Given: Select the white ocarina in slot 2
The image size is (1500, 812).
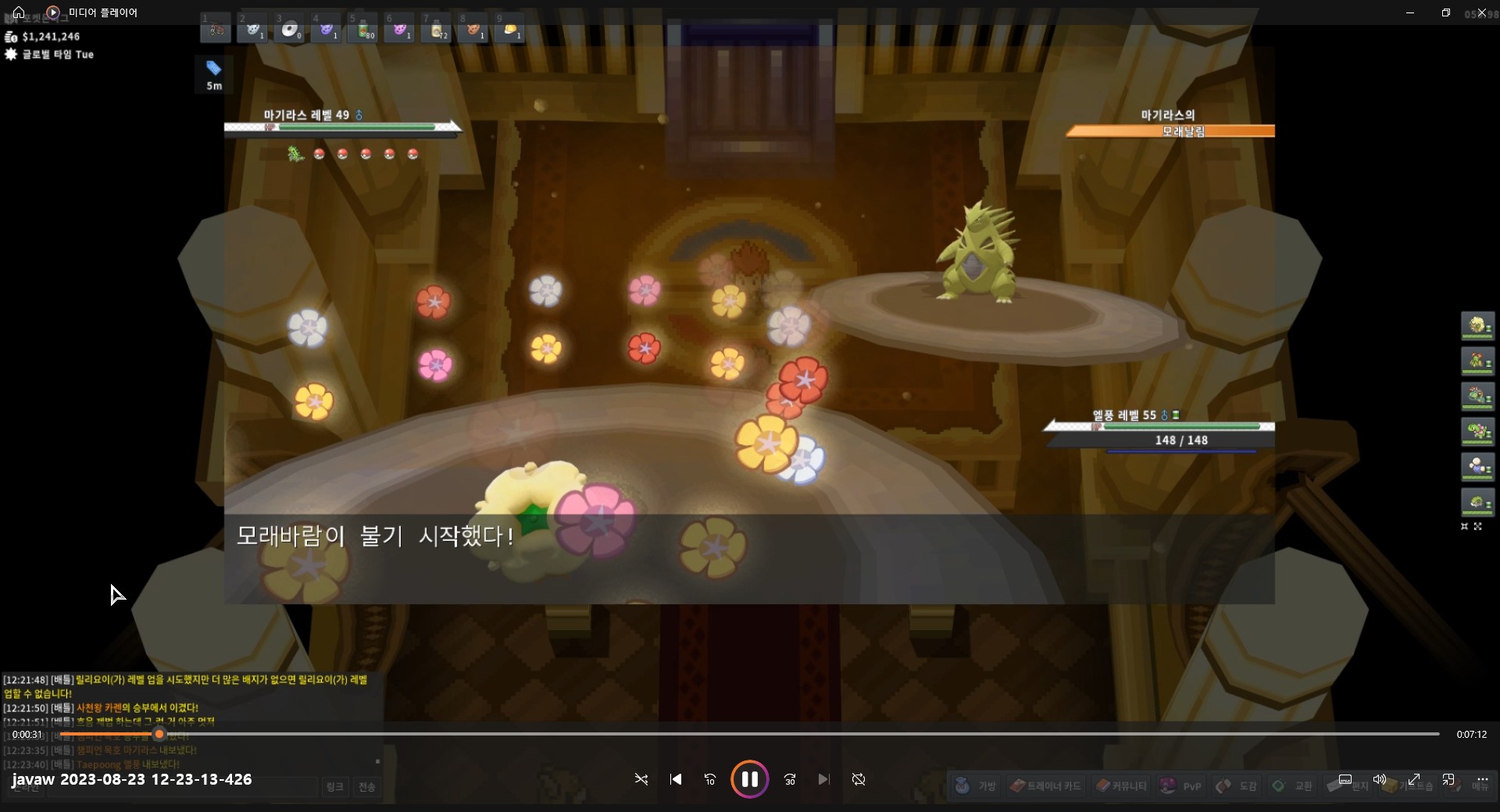Looking at the screenshot, I should (x=252, y=30).
